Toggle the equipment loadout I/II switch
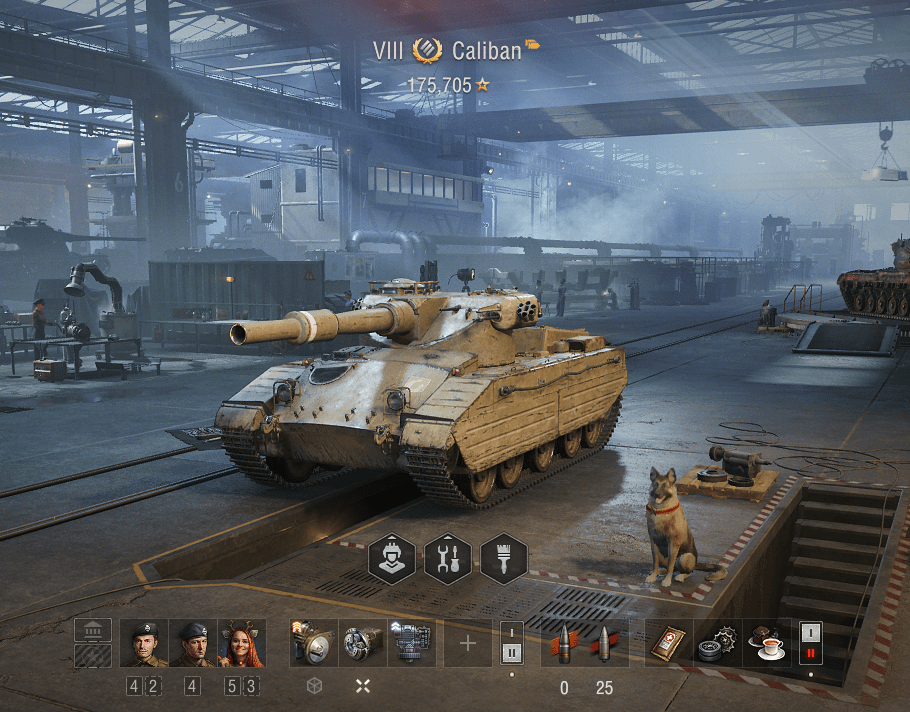Image resolution: width=910 pixels, height=712 pixels. point(511,643)
